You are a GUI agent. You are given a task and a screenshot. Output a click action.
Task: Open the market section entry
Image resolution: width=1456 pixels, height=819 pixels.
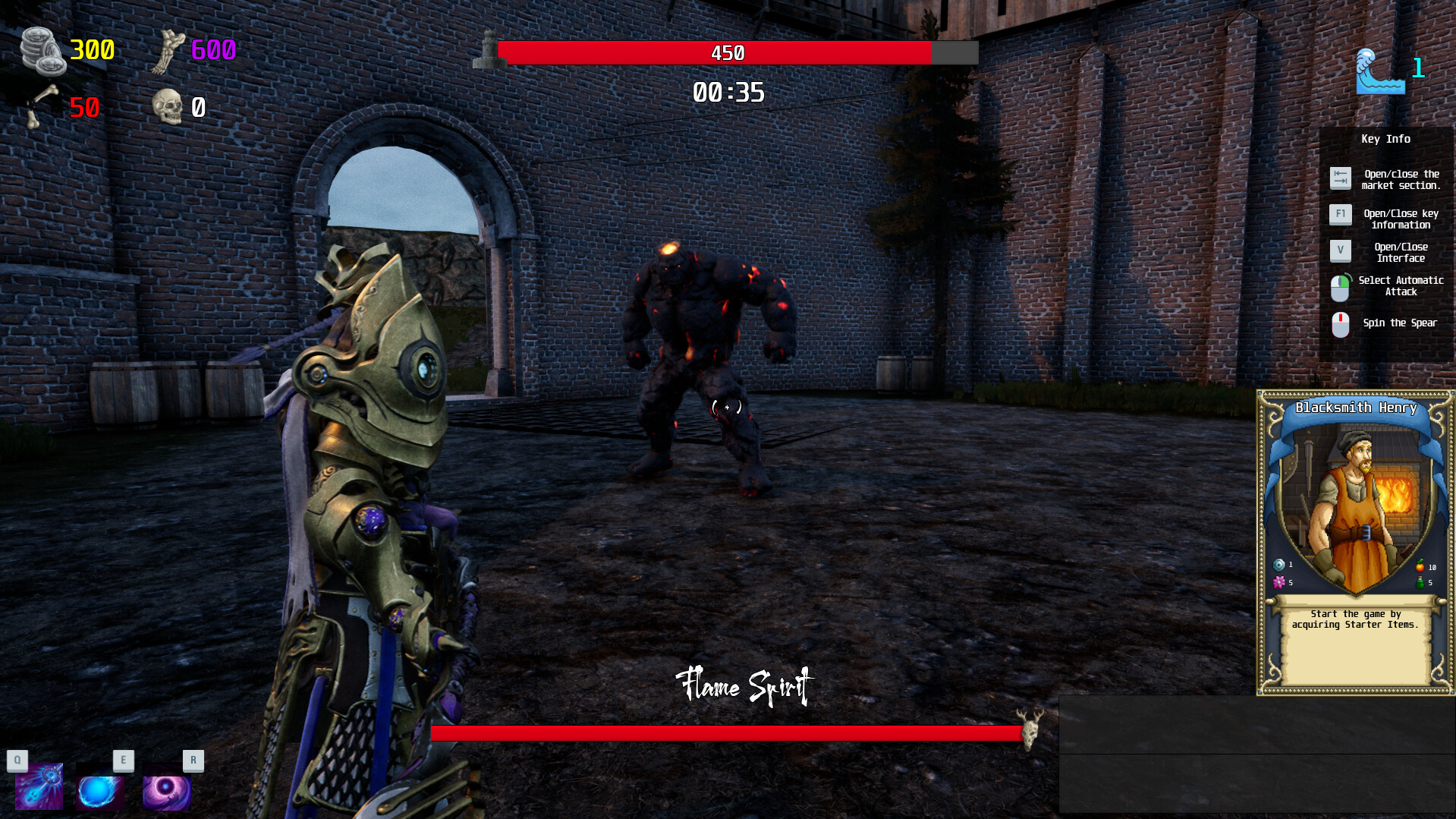pos(1341,178)
